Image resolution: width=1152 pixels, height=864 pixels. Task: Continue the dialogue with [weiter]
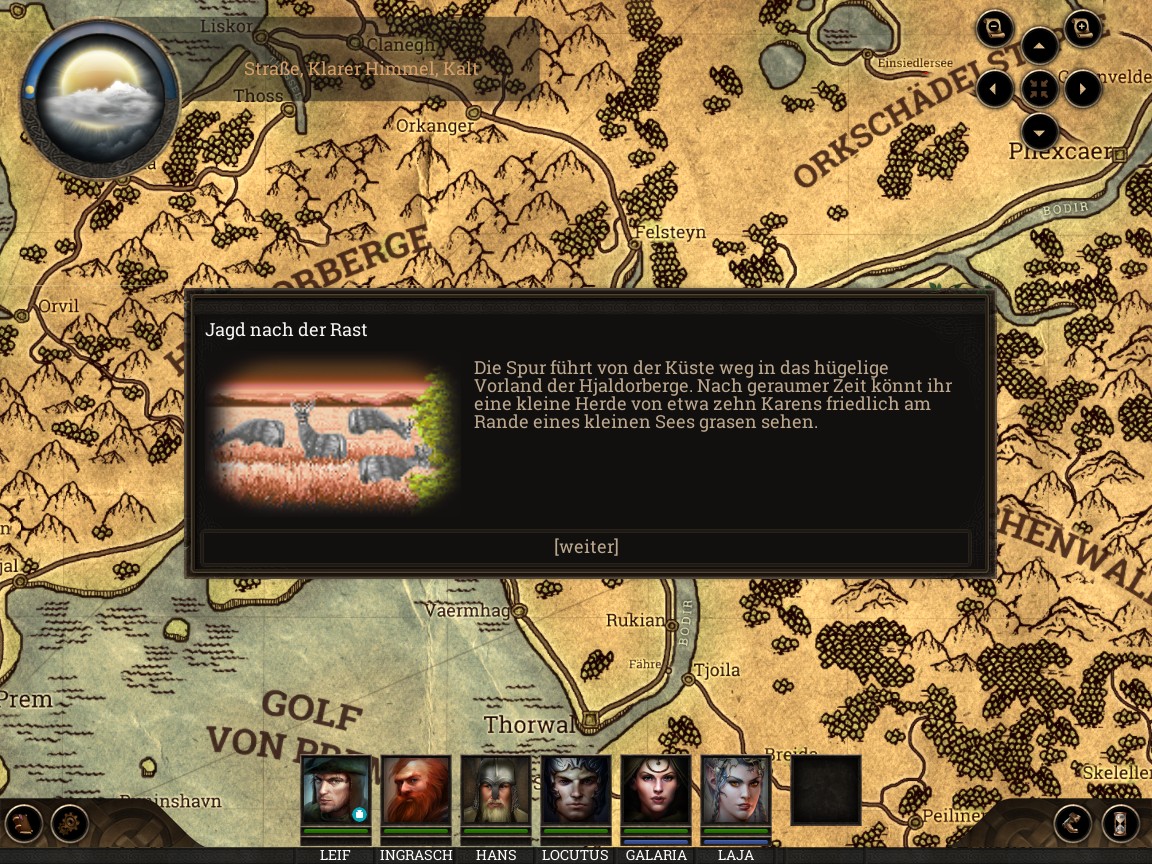click(586, 547)
